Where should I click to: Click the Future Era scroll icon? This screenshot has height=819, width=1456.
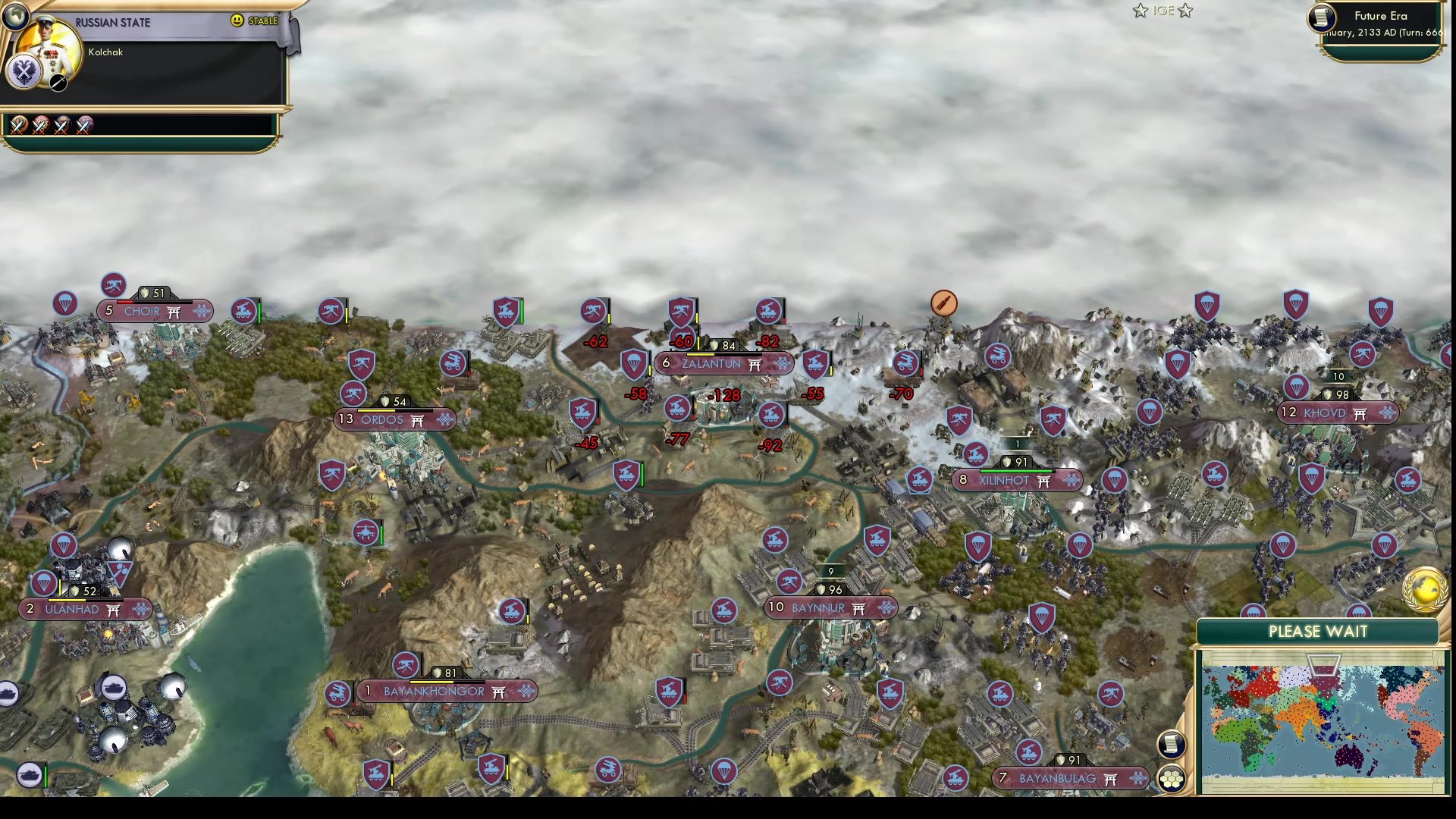pos(1321,17)
